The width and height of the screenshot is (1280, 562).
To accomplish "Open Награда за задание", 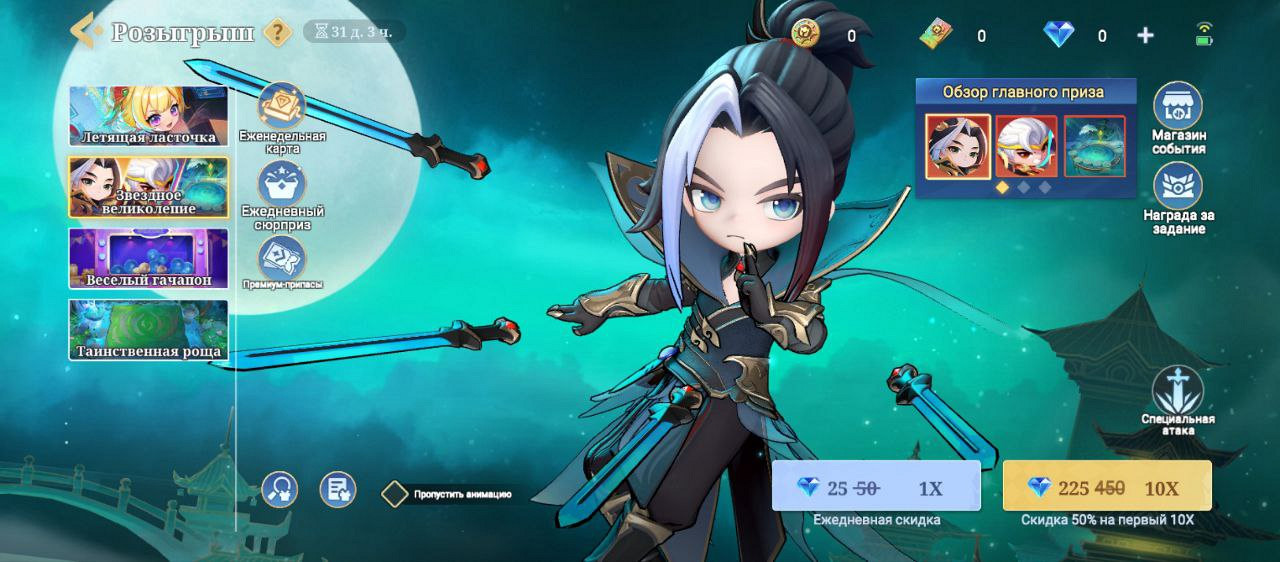I will (1178, 188).
